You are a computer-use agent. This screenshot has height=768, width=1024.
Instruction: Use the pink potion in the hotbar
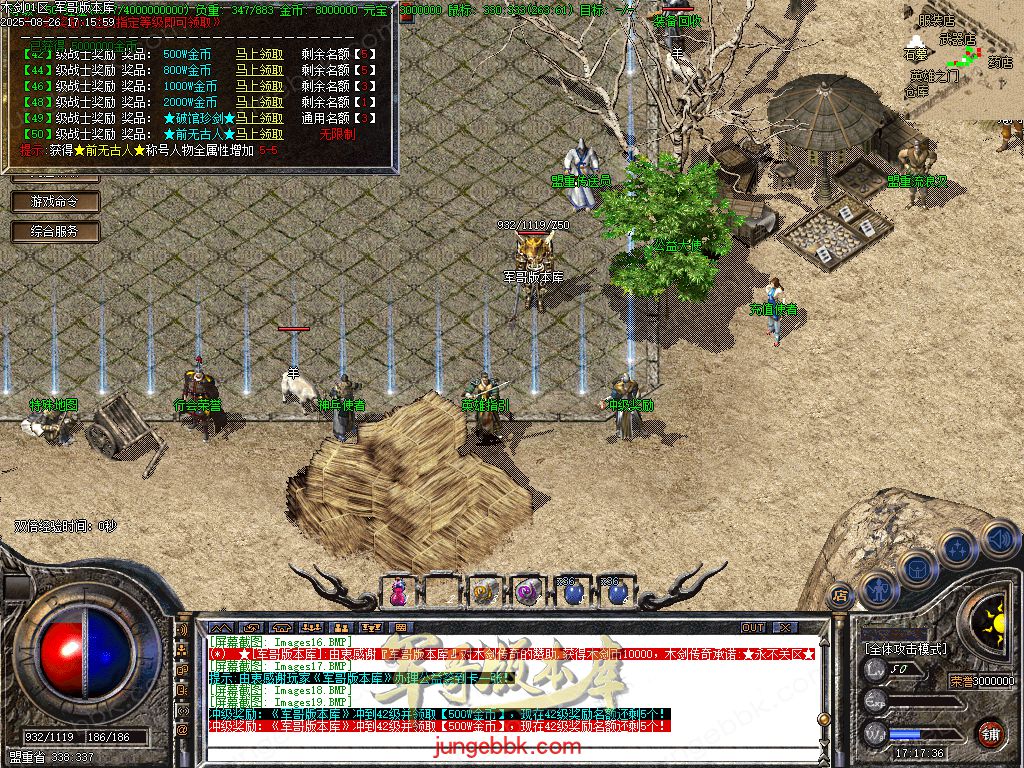point(398,591)
